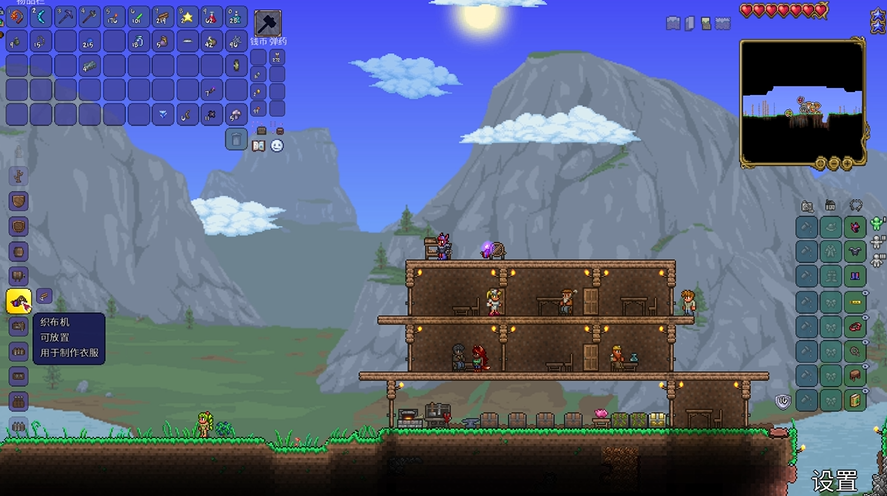This screenshot has width=887, height=496.
Task: Select the wood ingredient for the loom
Action: pyautogui.click(x=45, y=296)
